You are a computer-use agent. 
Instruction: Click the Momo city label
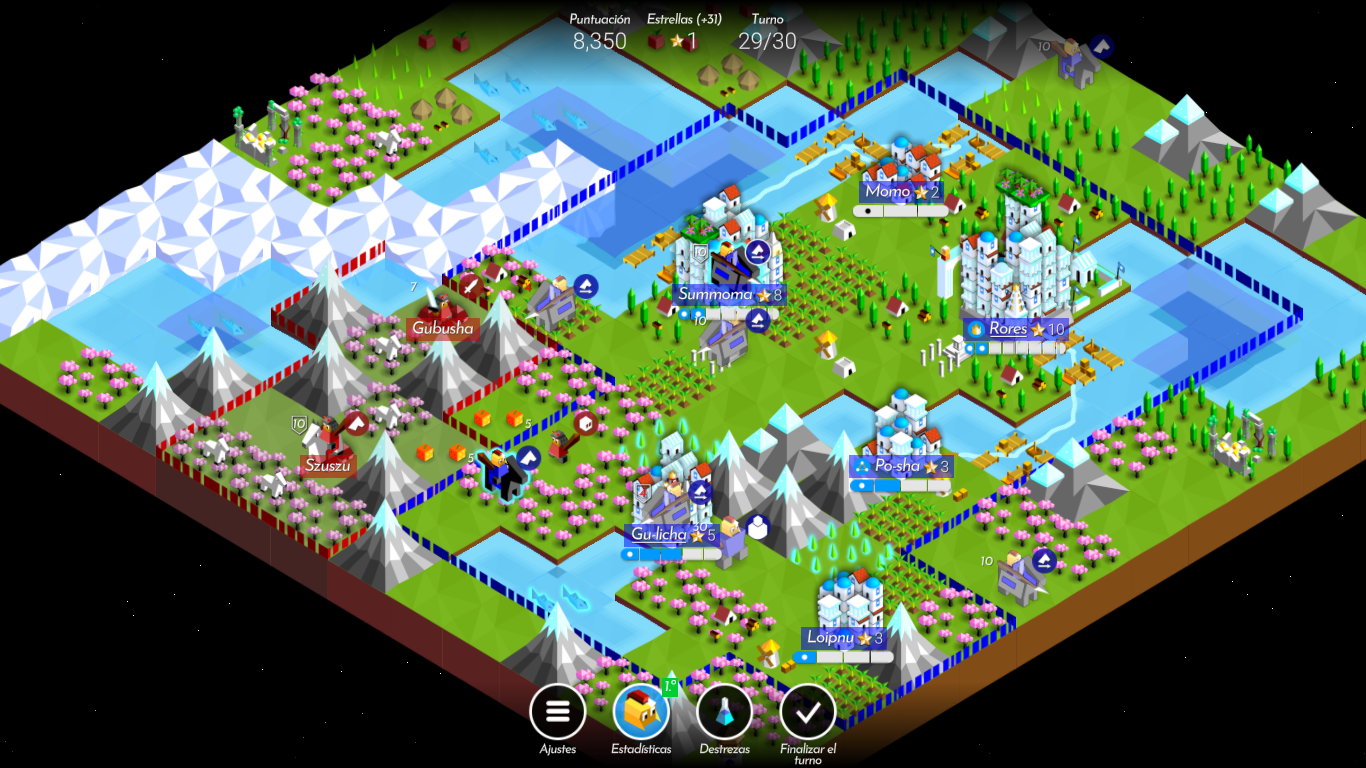coord(888,191)
